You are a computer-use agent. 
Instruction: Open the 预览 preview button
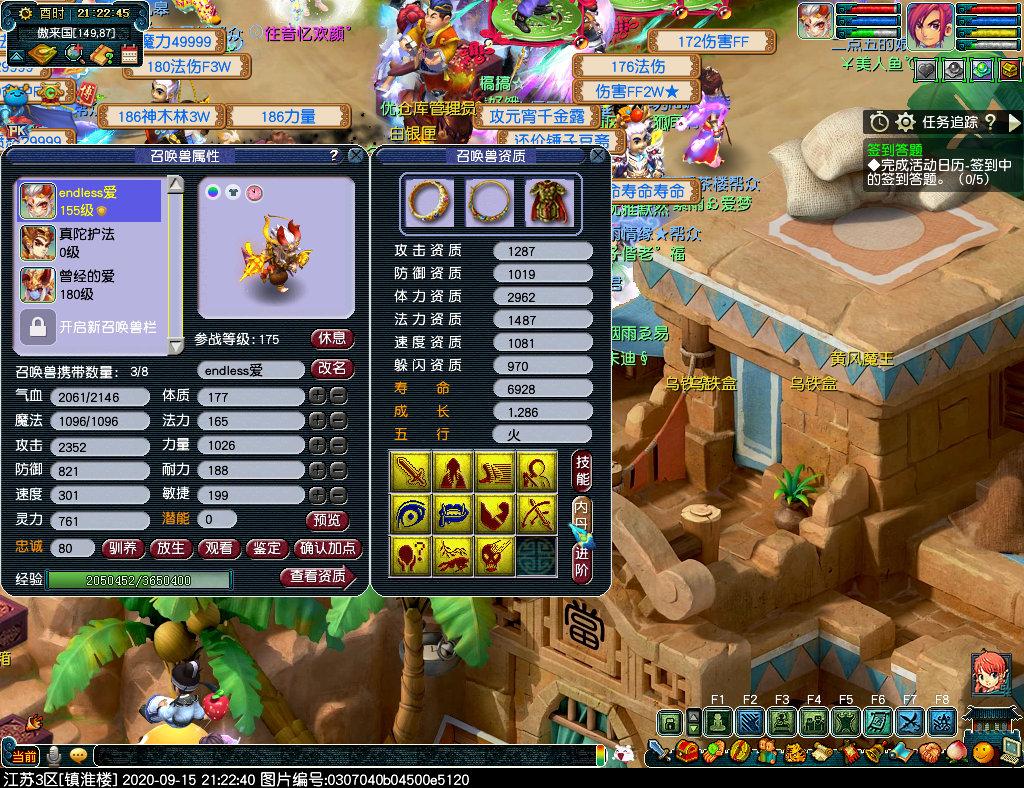tap(327, 520)
